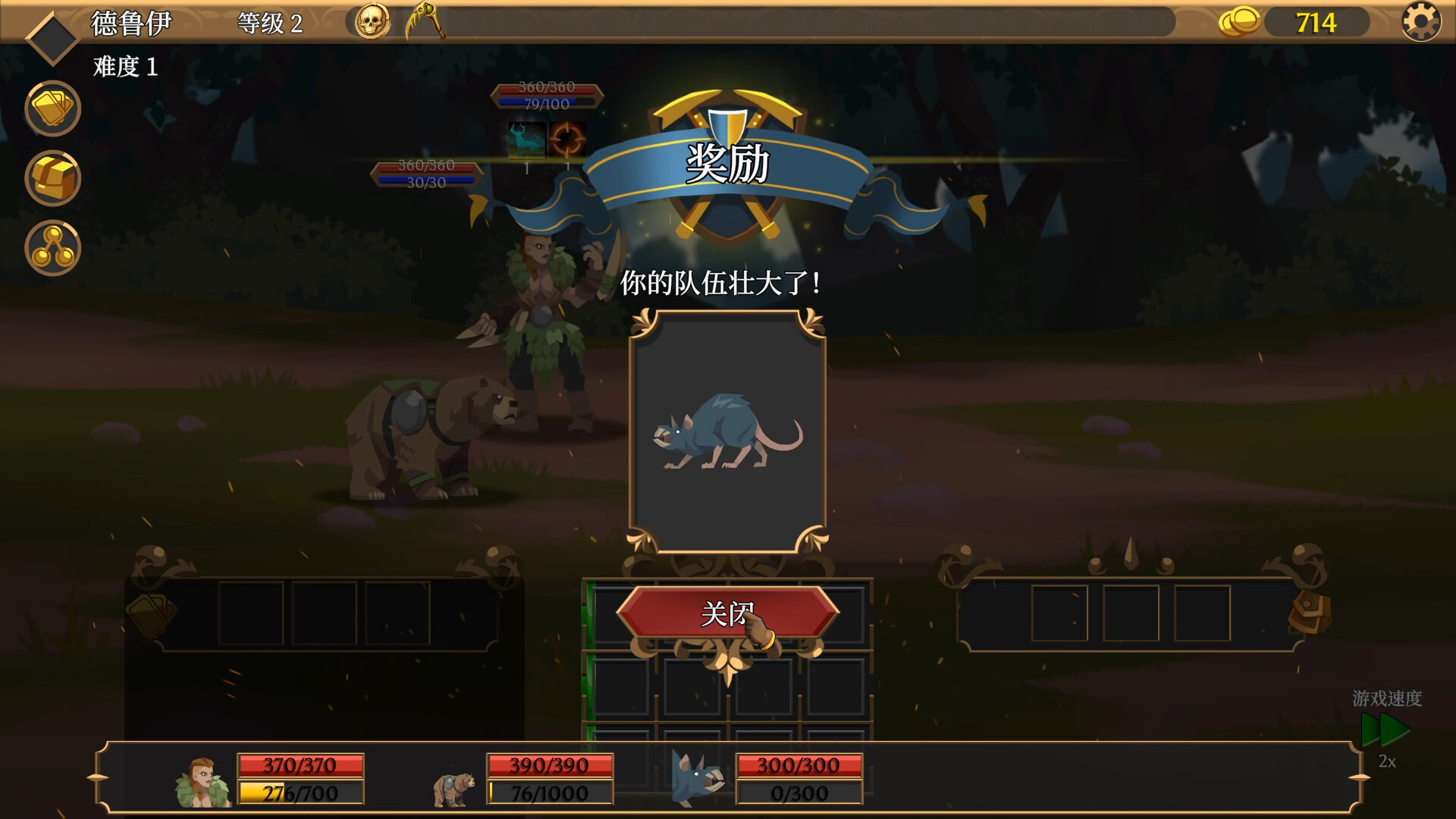The height and width of the screenshot is (819, 1456).
Task: Click the crosshair mark icon beside stag buff
Action: tap(569, 140)
